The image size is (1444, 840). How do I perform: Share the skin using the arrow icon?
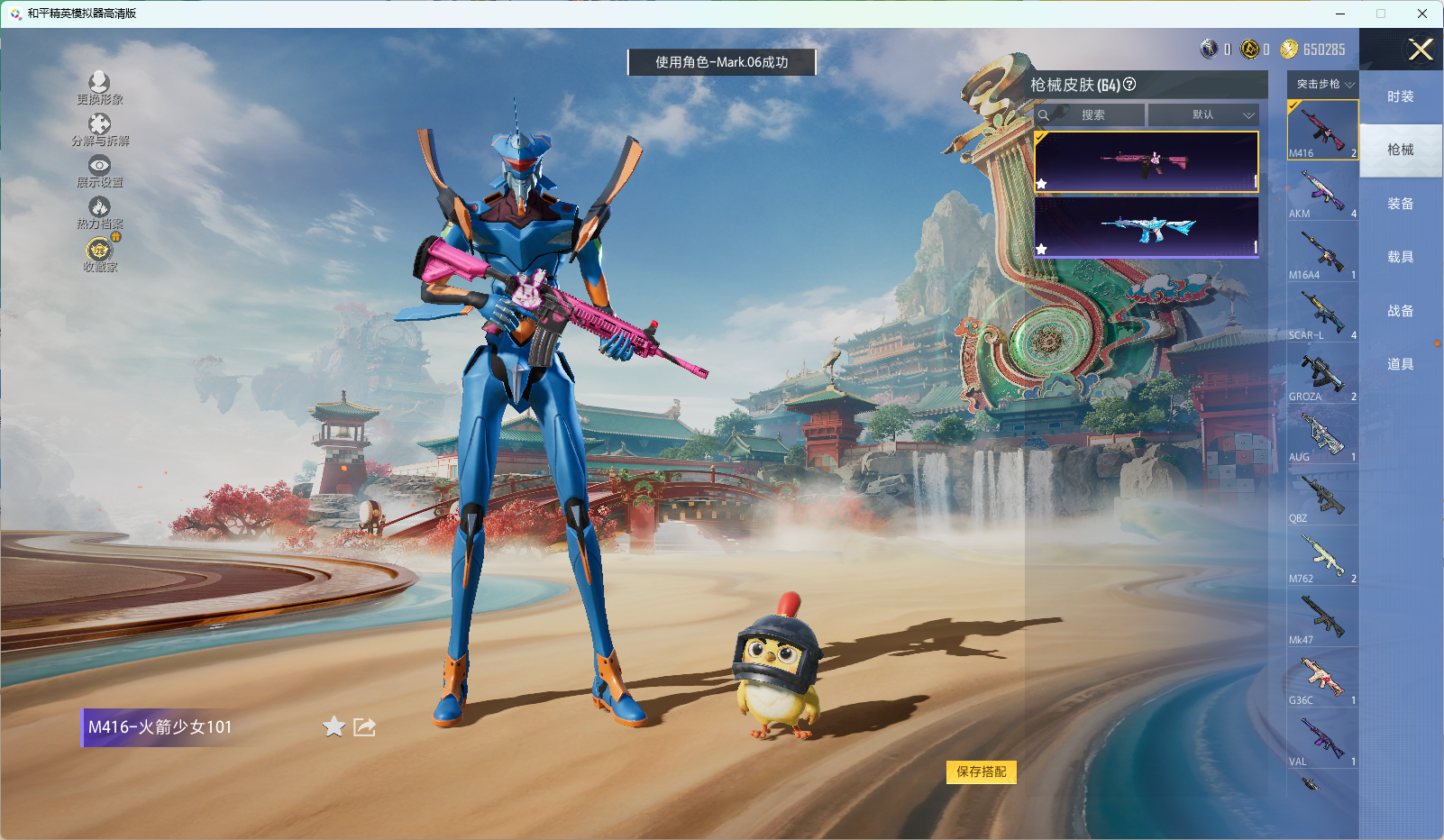click(x=364, y=726)
